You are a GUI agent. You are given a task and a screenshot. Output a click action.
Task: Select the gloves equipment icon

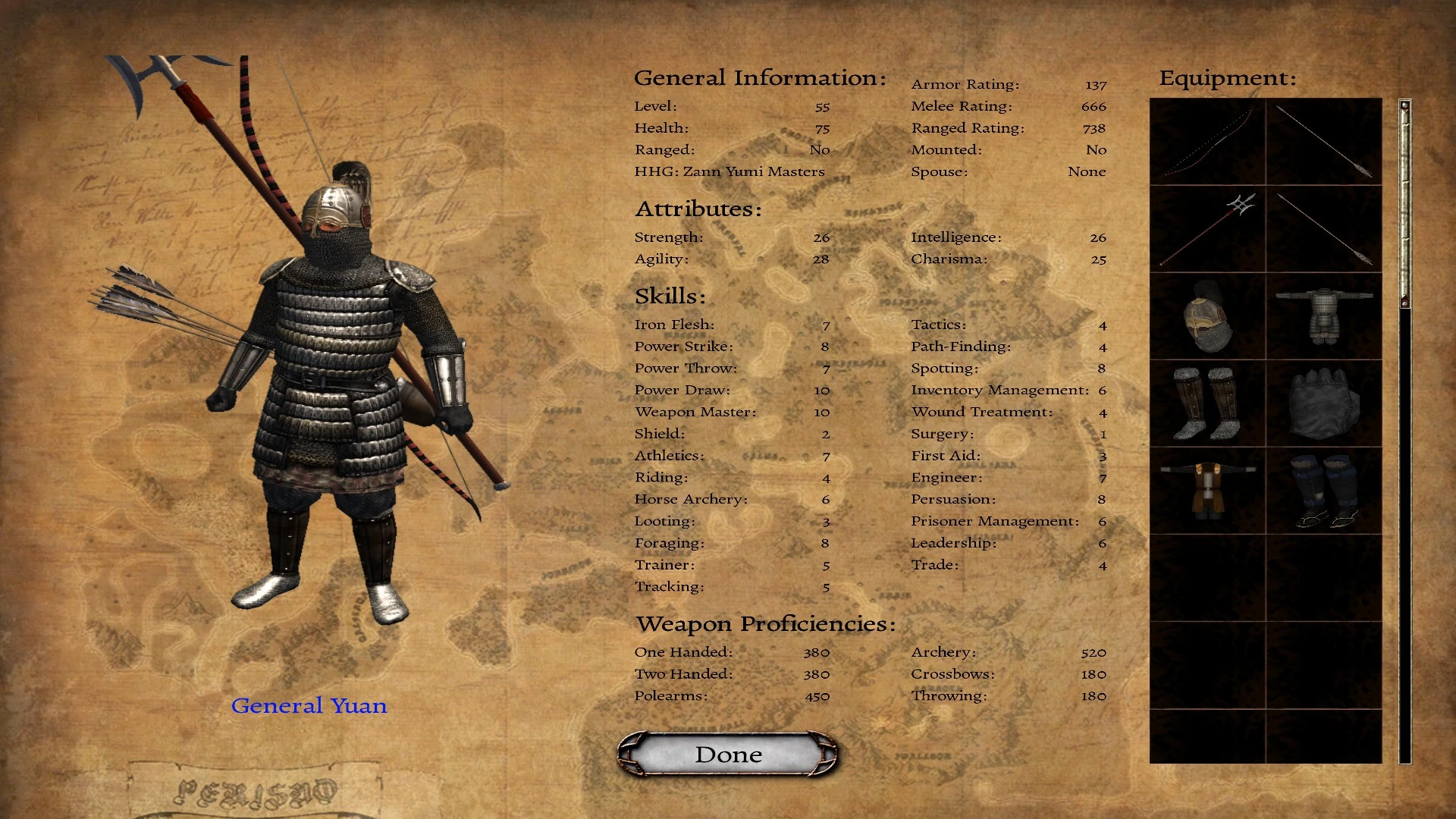click(x=1322, y=404)
